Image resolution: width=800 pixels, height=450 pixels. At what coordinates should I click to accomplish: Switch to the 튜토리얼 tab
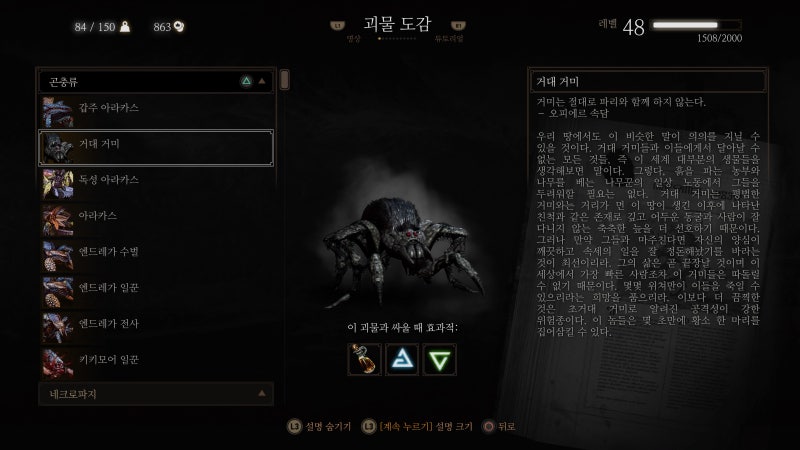(x=449, y=38)
